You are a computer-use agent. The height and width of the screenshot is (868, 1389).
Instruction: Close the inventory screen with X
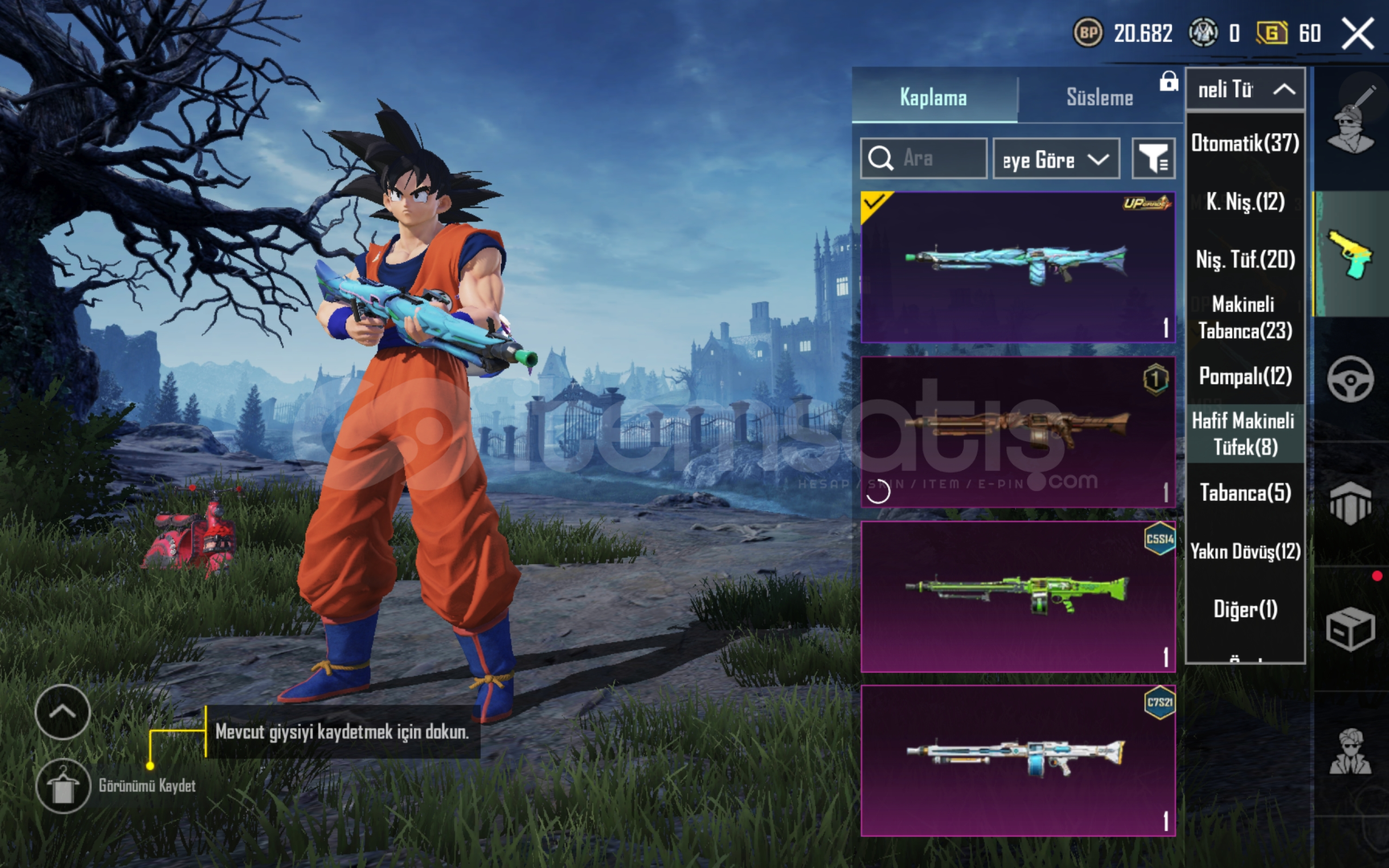coord(1358,34)
